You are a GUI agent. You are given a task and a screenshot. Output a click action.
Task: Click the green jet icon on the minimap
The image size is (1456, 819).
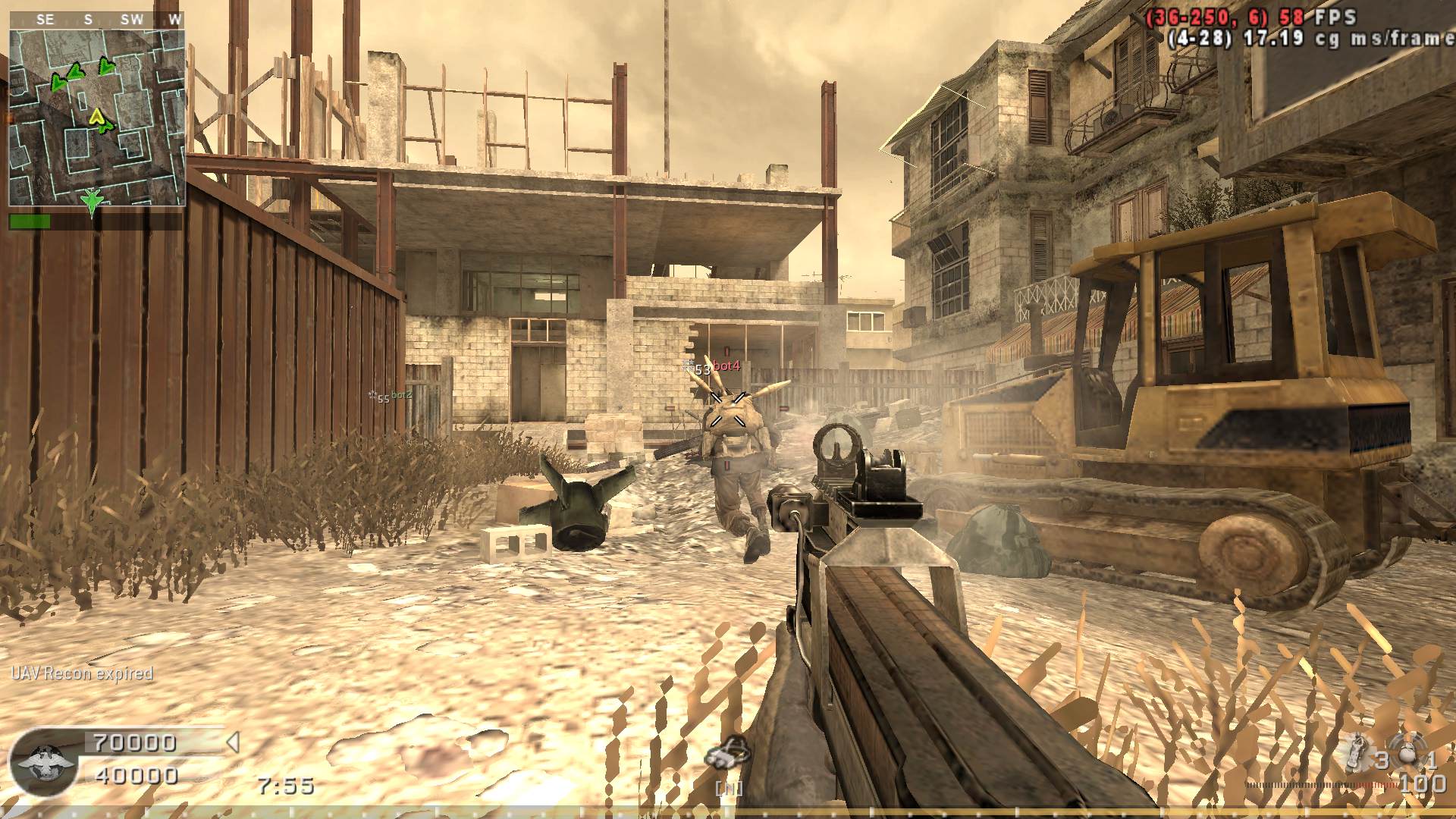(92, 200)
